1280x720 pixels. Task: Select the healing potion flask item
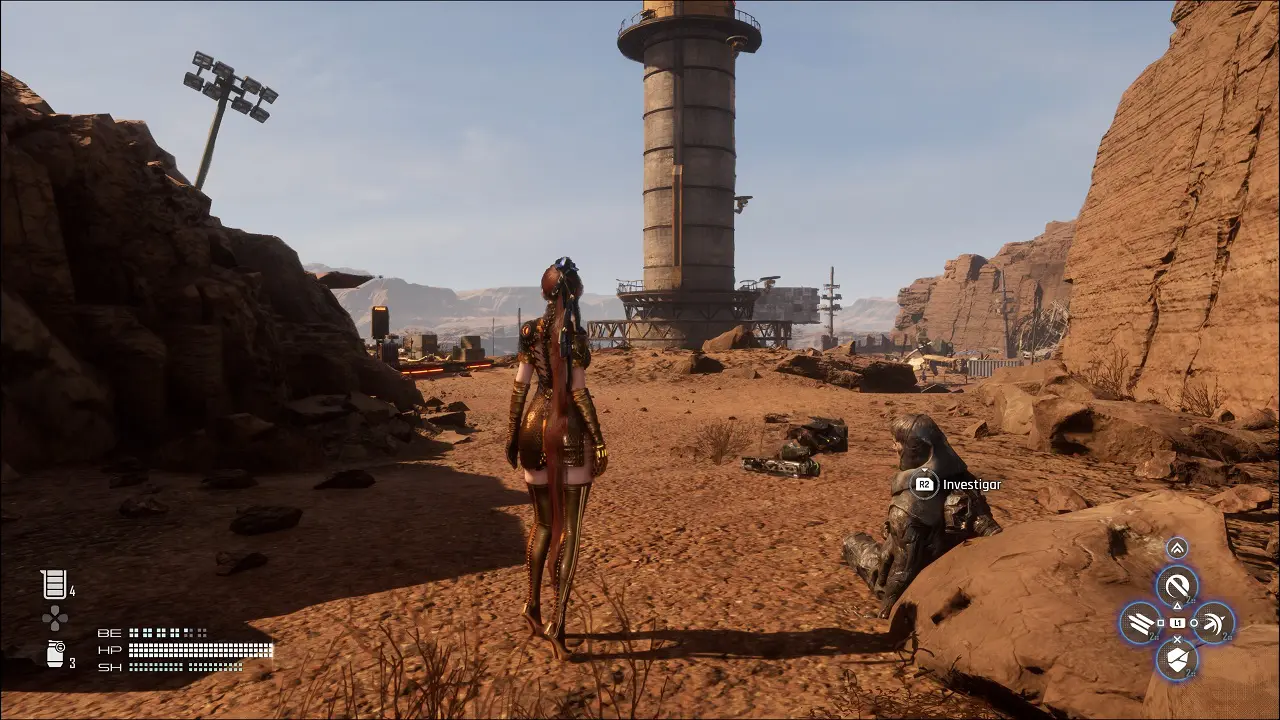click(x=53, y=584)
